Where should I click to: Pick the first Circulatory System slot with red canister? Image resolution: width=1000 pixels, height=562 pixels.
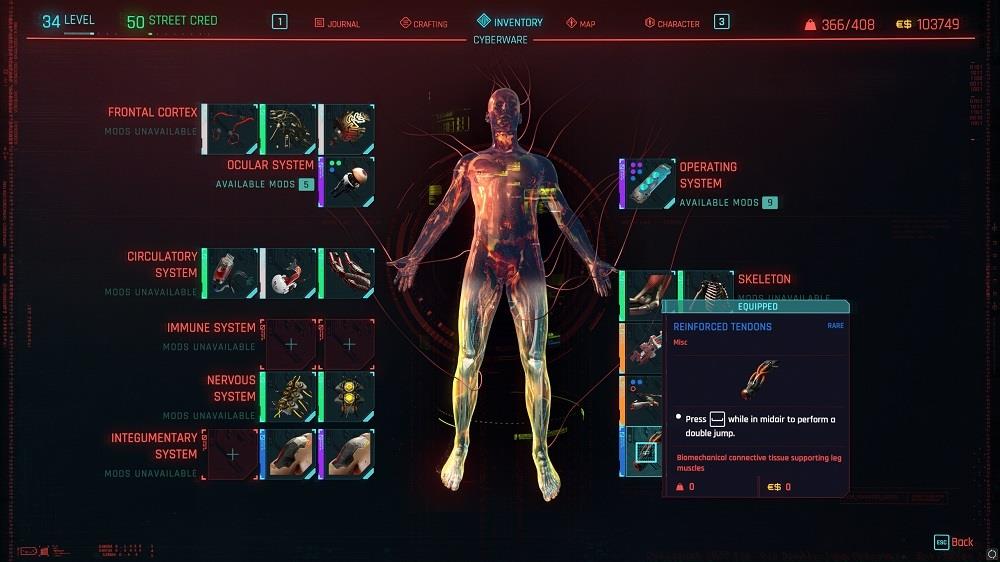[232, 273]
